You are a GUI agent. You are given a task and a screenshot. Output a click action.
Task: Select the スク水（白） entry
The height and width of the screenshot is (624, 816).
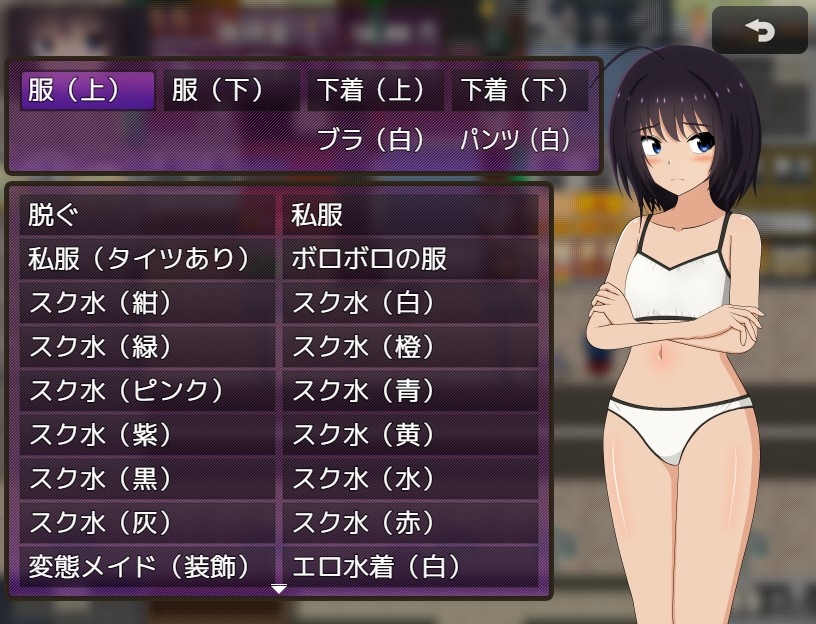(410, 303)
